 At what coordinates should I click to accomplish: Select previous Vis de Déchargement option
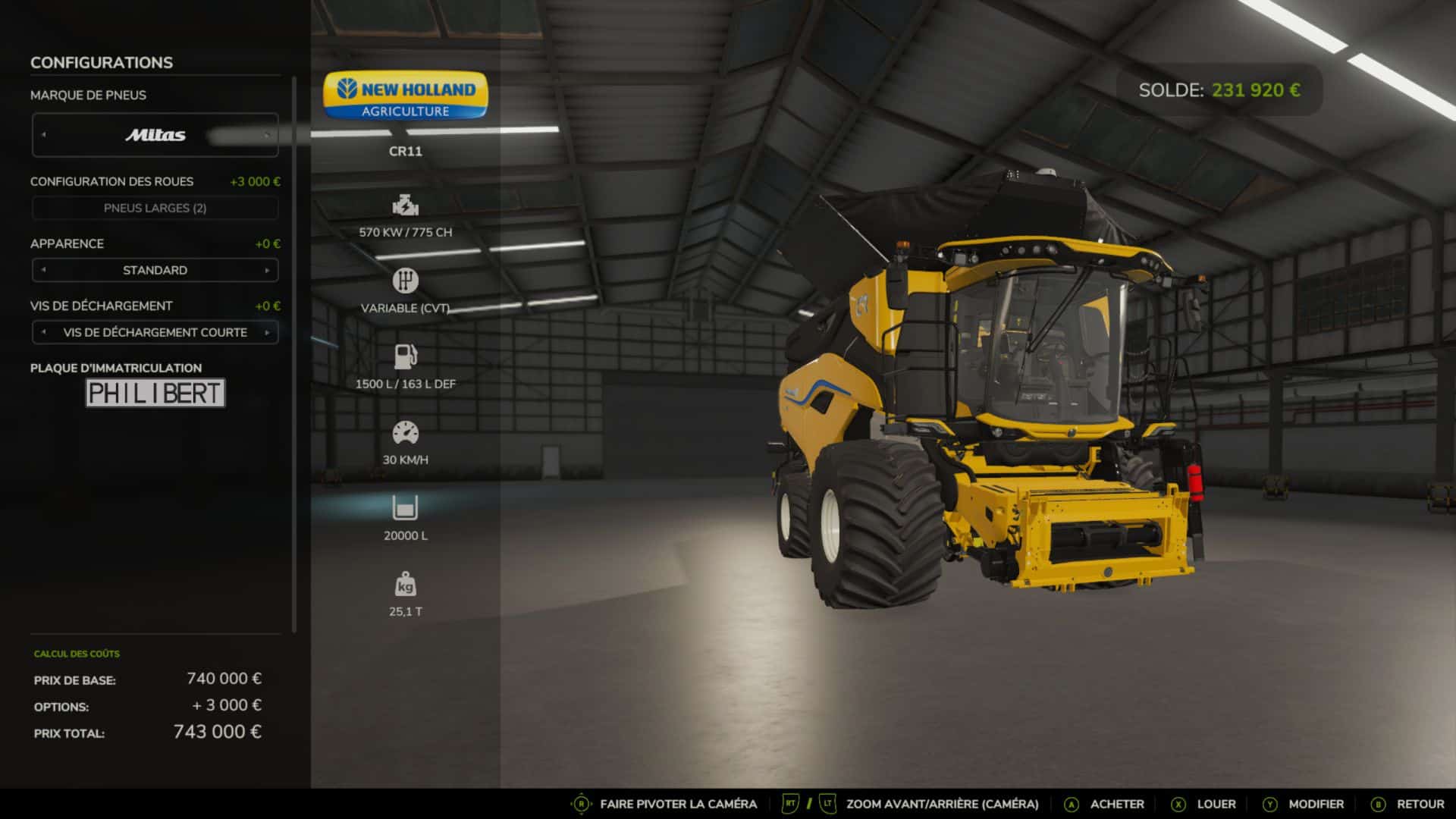tap(44, 332)
